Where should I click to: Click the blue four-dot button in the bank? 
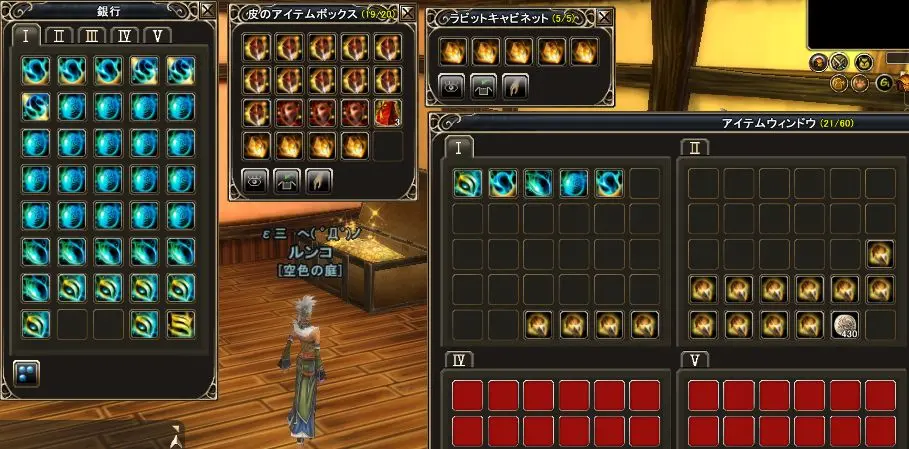point(26,372)
